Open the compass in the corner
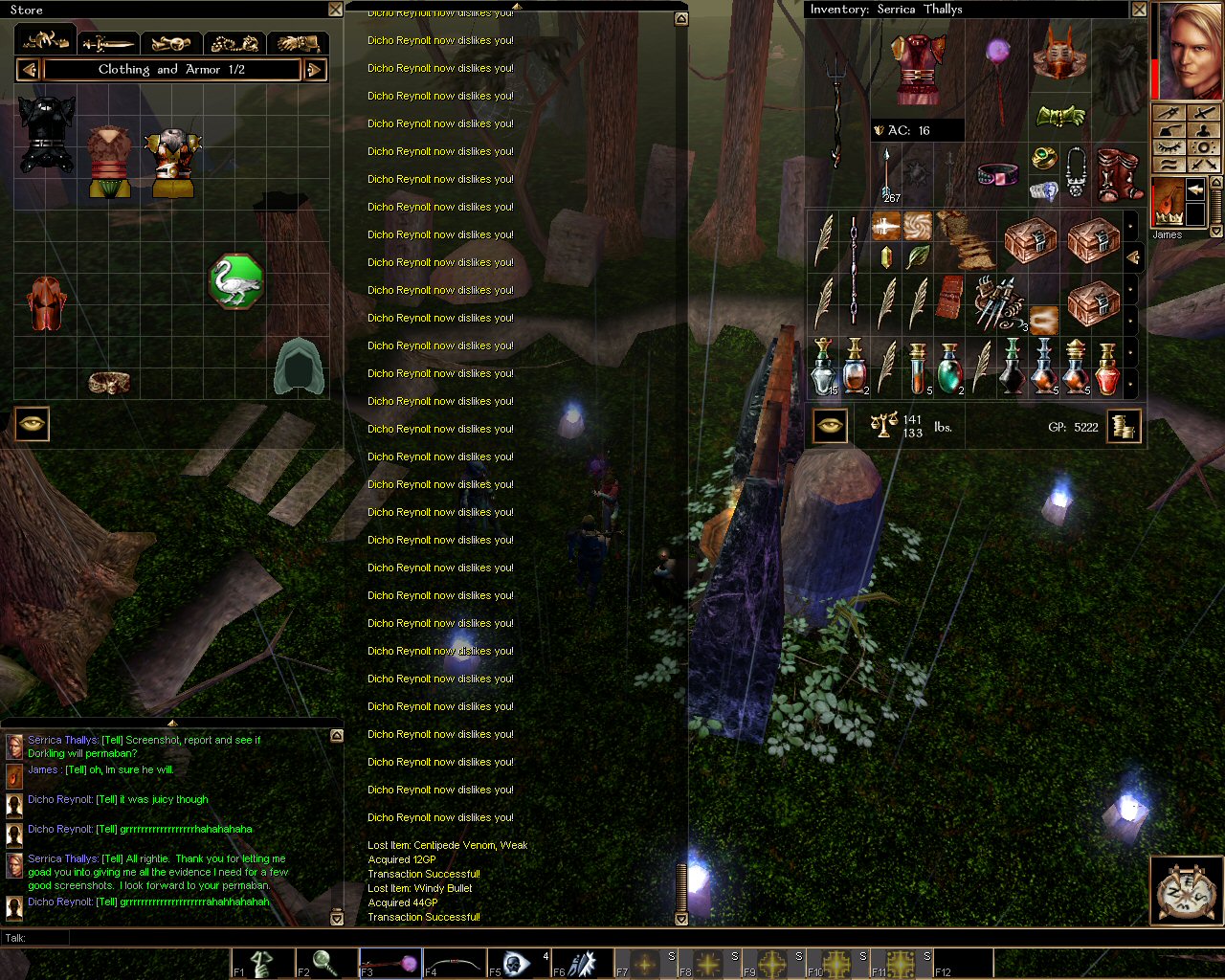The width and height of the screenshot is (1225, 980). click(x=1186, y=891)
